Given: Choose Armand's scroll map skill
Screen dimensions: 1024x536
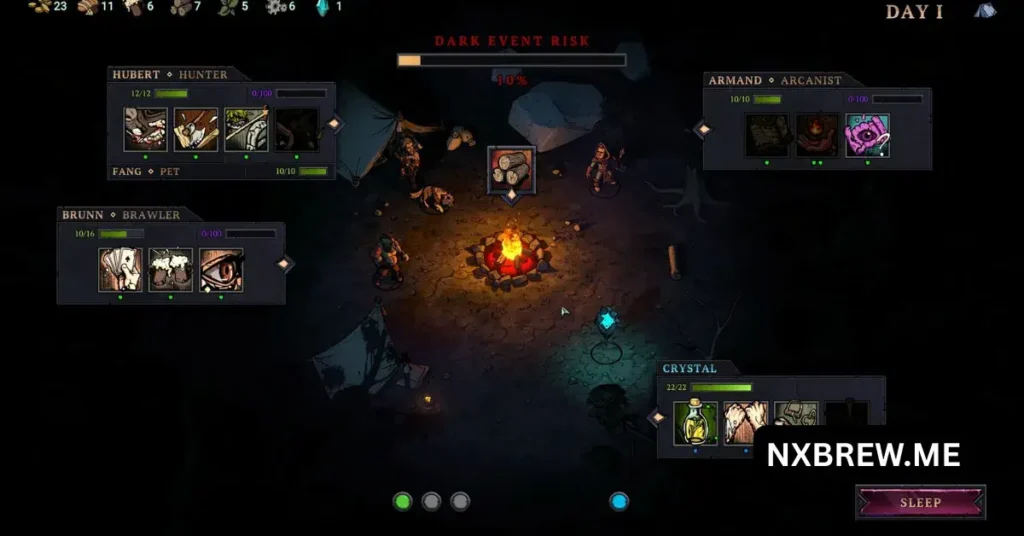Looking at the screenshot, I should pyautogui.click(x=767, y=136).
